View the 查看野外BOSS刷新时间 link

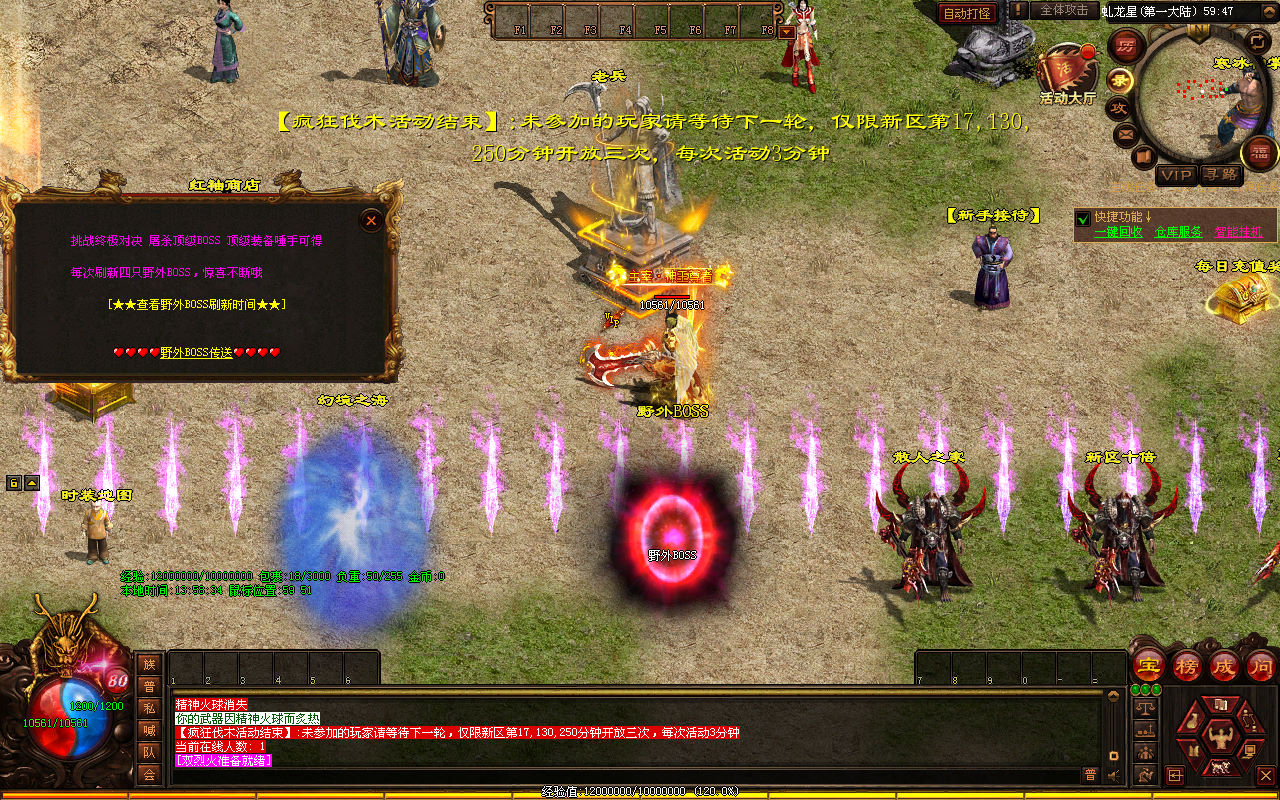[196, 304]
